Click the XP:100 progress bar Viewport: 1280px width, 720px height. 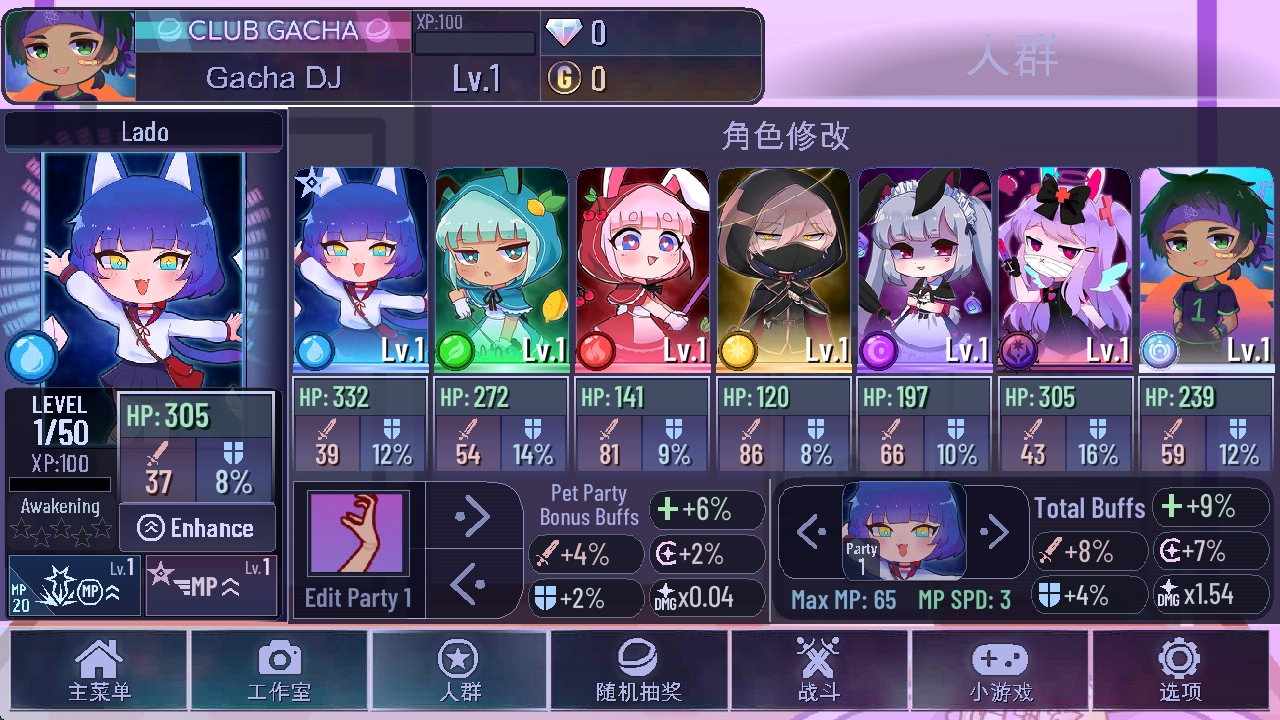point(476,41)
